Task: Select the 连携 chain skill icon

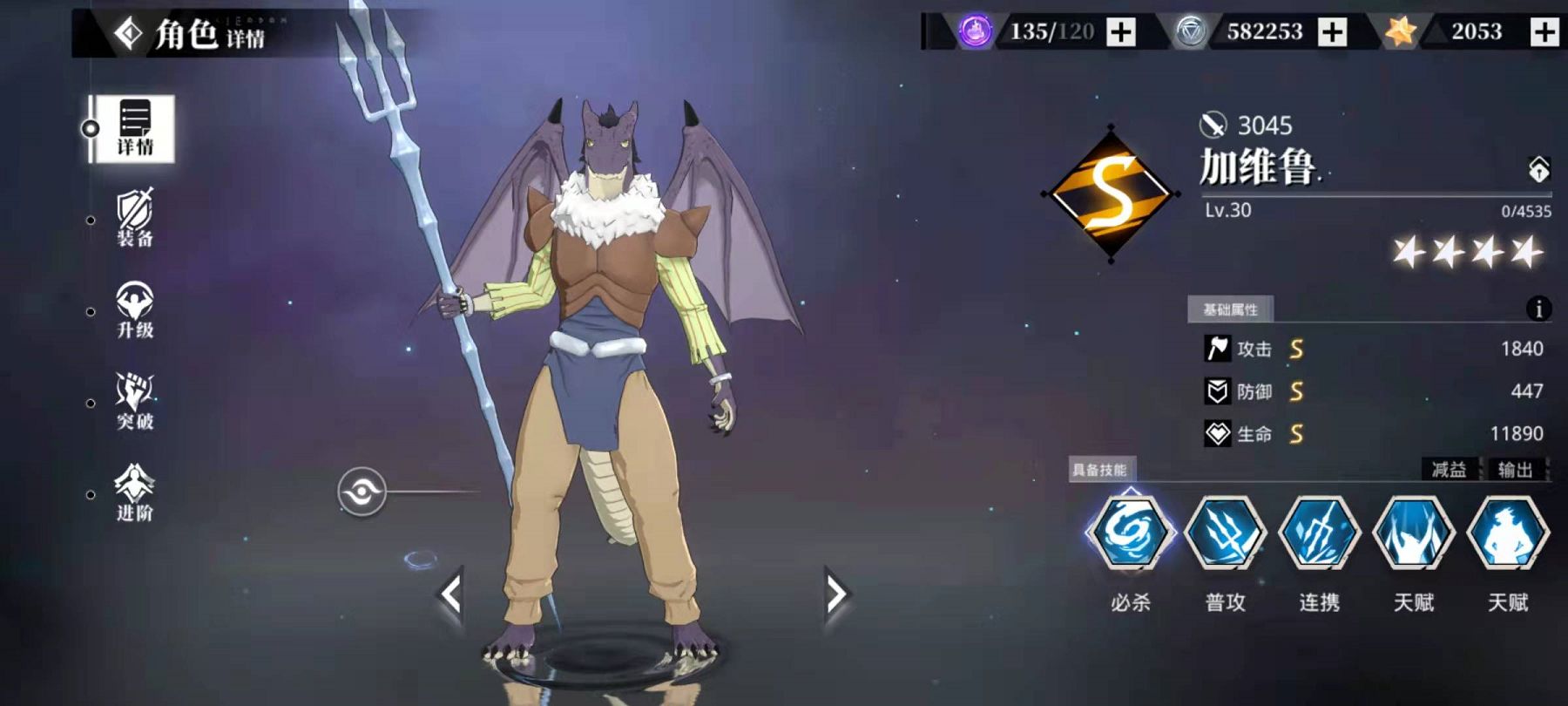Action: 1319,533
